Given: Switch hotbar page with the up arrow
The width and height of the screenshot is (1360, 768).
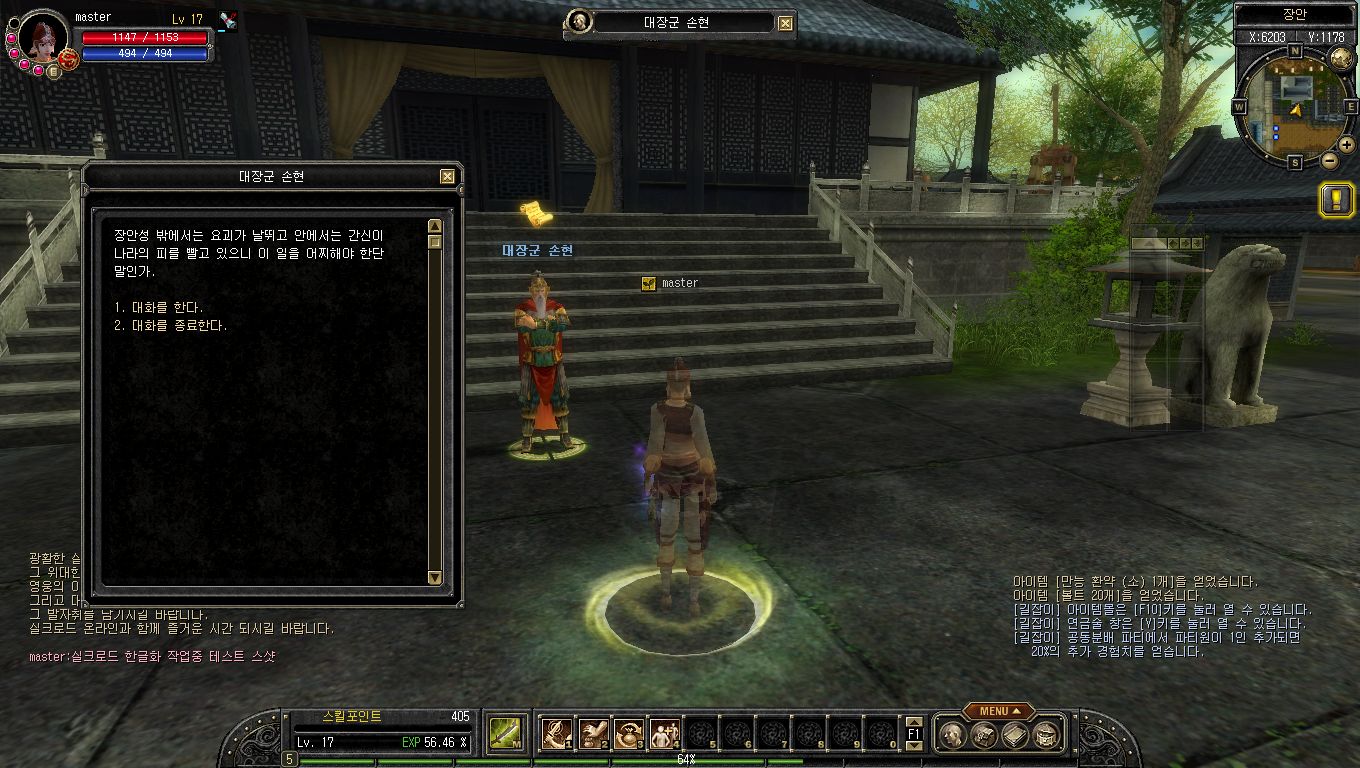Looking at the screenshot, I should (913, 721).
